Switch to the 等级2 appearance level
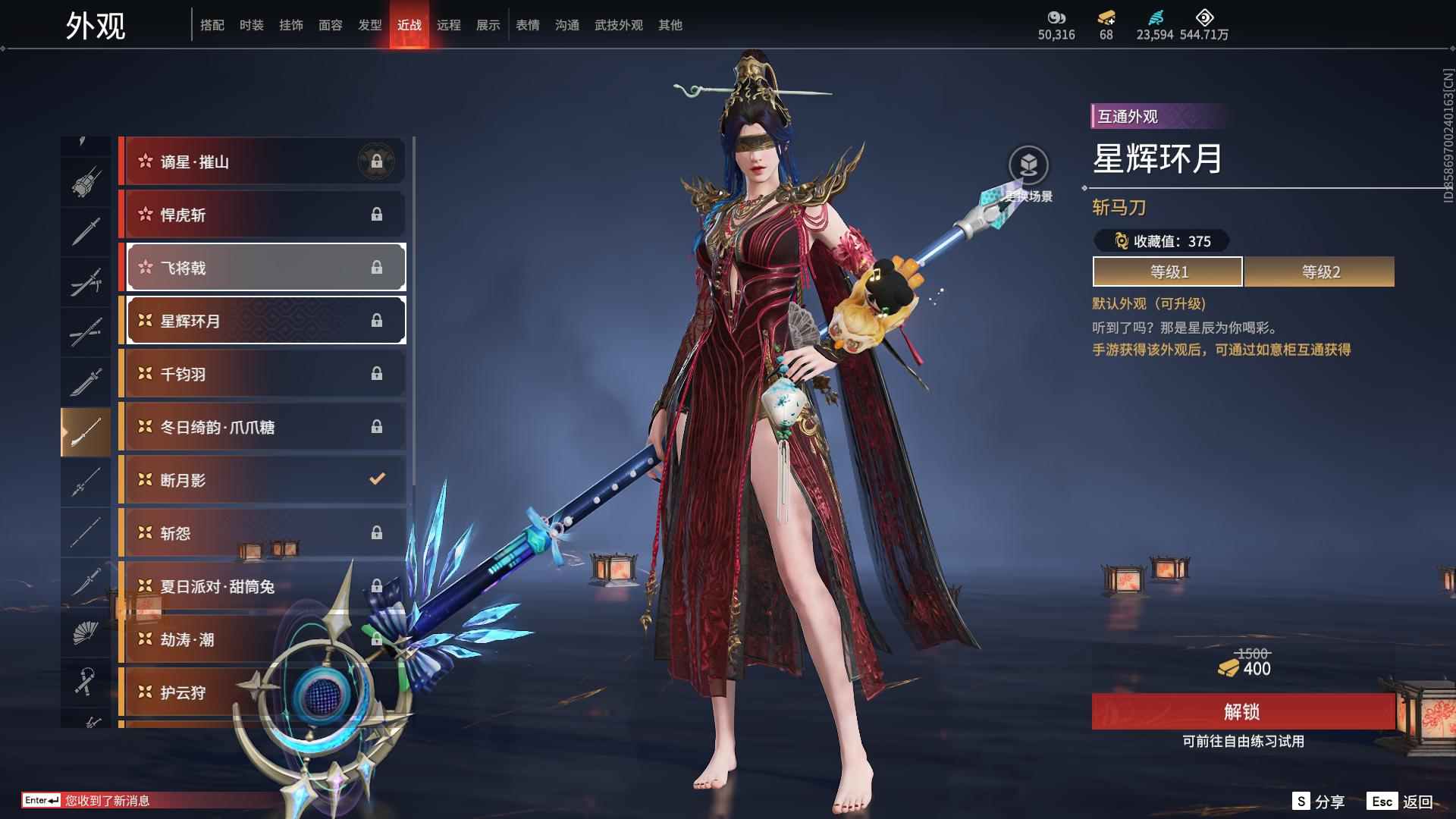Image resolution: width=1456 pixels, height=819 pixels. point(1319,271)
